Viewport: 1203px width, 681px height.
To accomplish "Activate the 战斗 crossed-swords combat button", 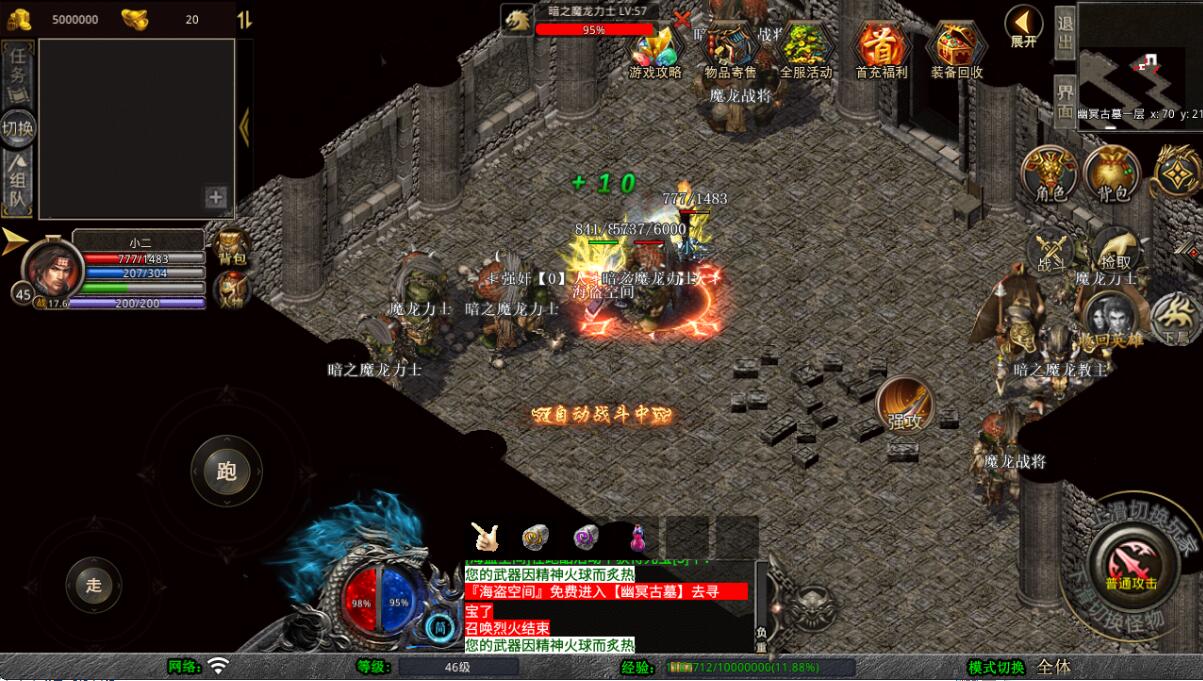I will [x=1050, y=250].
